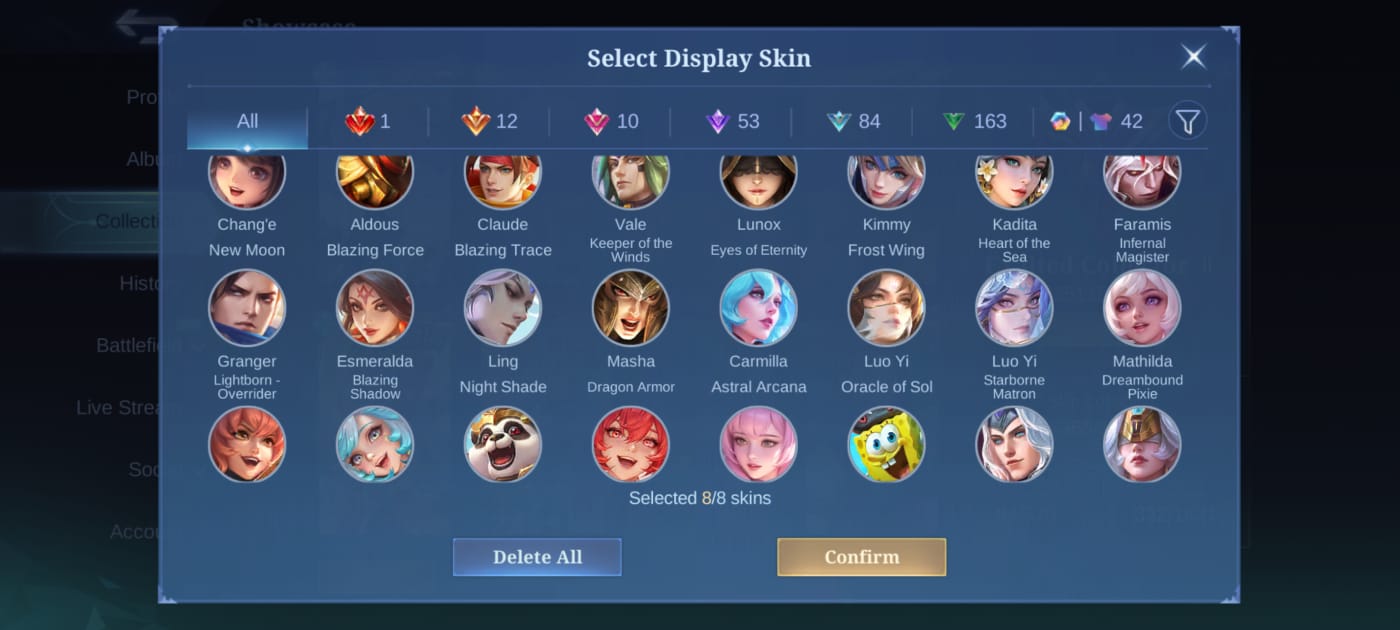Show the pink-gem tier with 10 skins
The width and height of the screenshot is (1400, 630).
point(610,122)
